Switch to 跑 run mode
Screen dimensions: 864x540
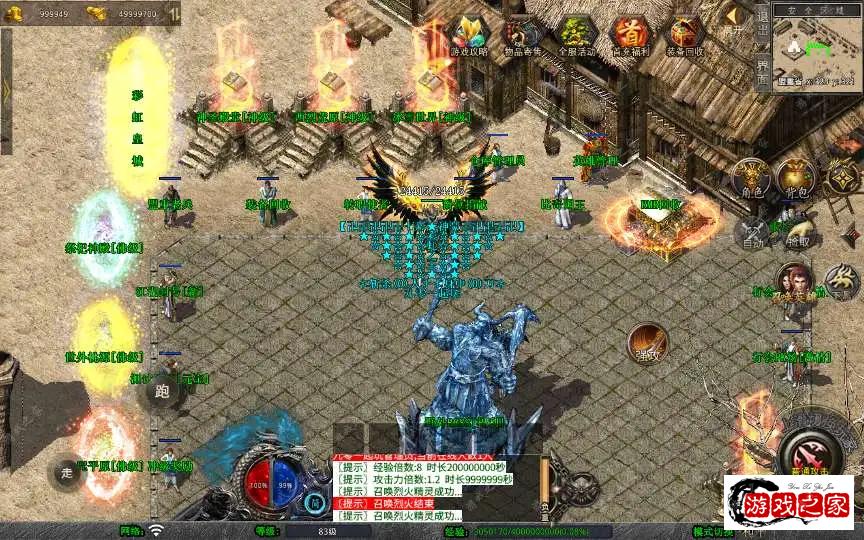pos(163,391)
